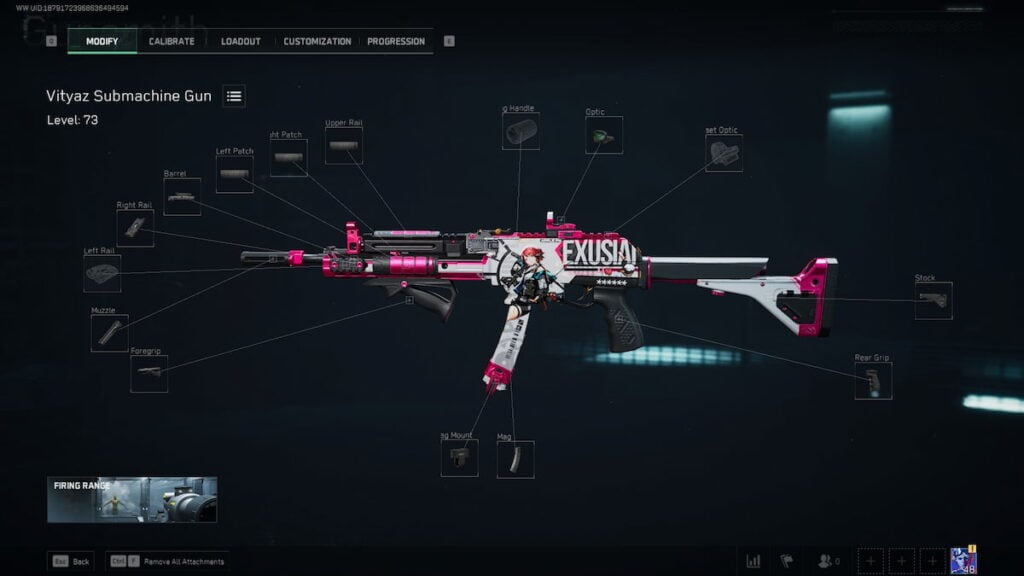The width and height of the screenshot is (1024, 576).
Task: Pick the Left Rail attachment slot
Action: point(102,273)
